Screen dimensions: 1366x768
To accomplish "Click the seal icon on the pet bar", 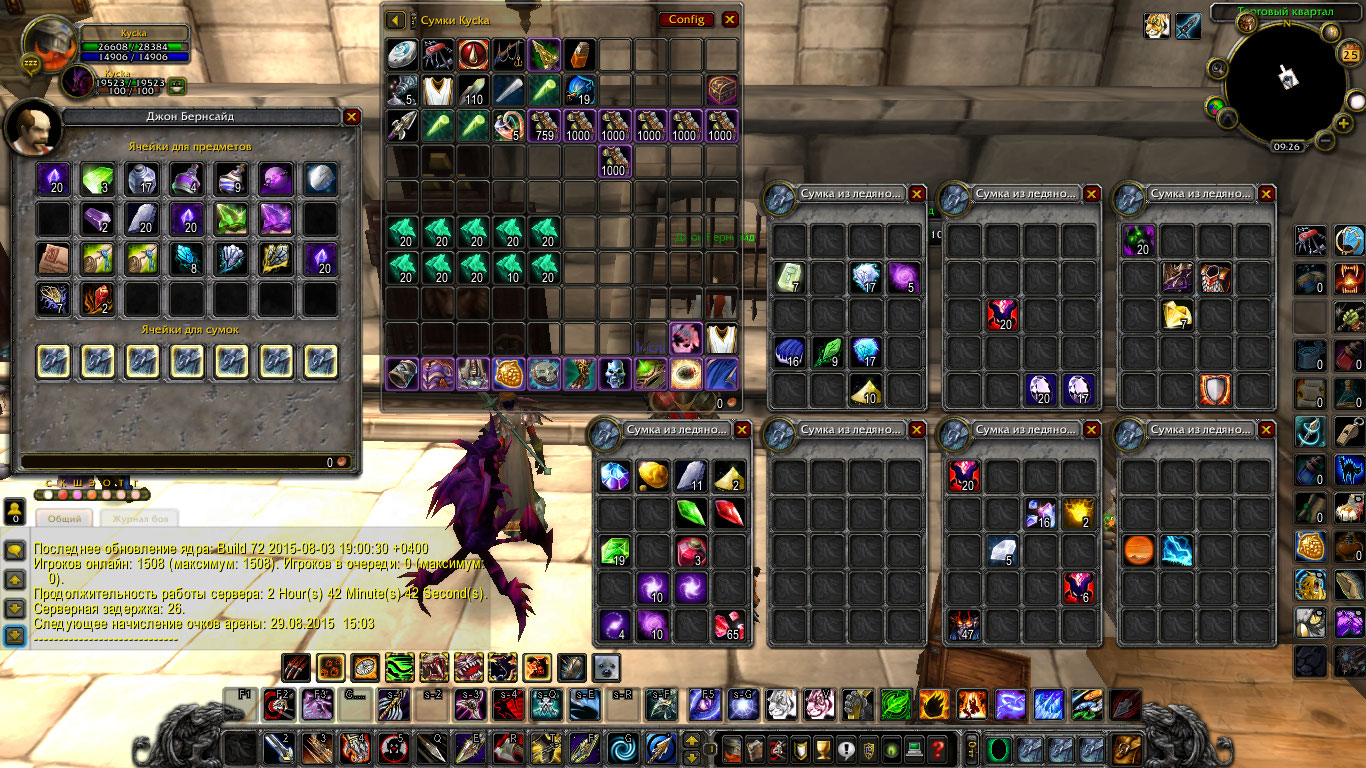I will pos(606,667).
